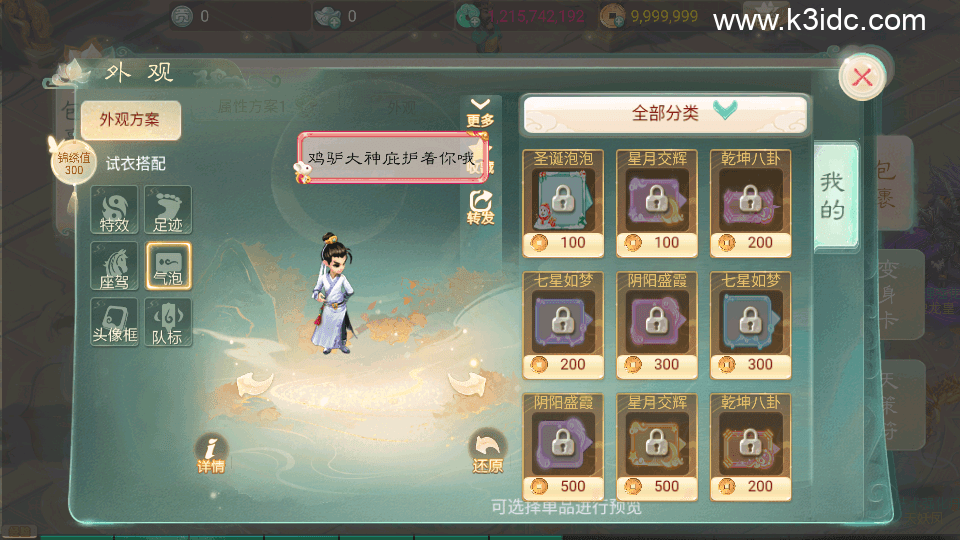The width and height of the screenshot is (960, 540).
Task: Select the 特效 effects category
Action: point(114,211)
